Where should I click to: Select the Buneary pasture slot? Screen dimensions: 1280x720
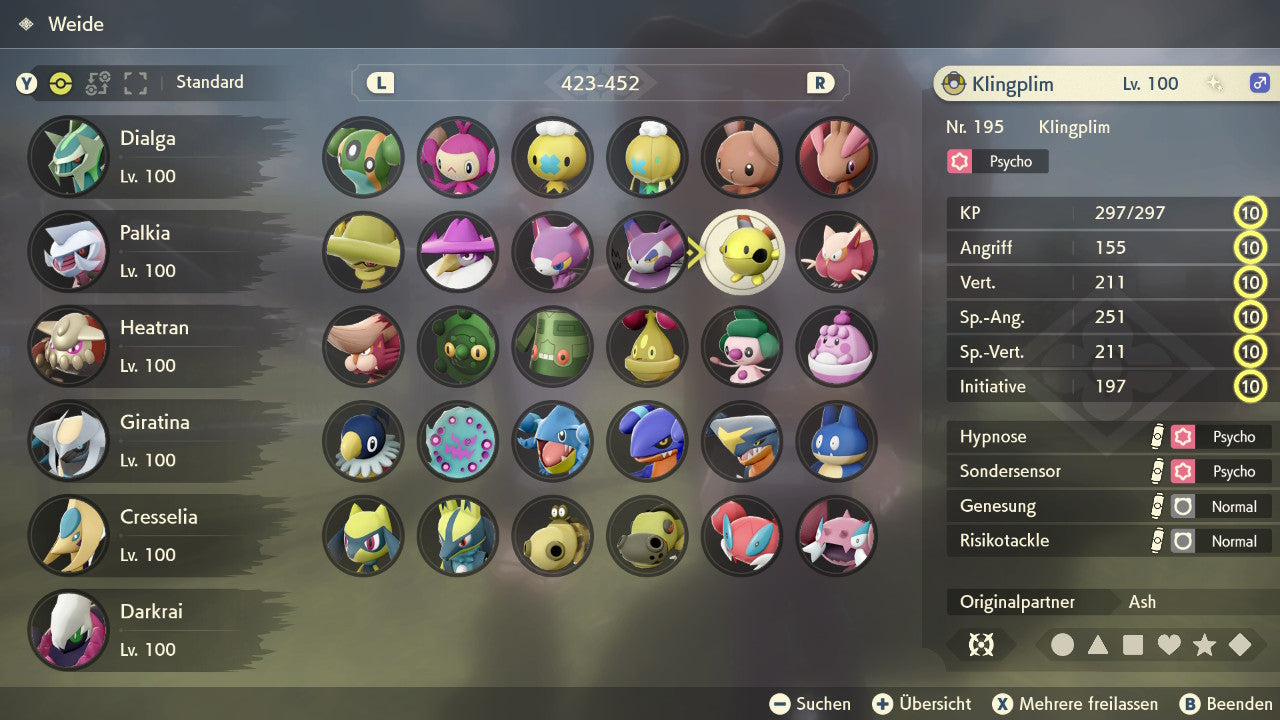tap(742, 157)
